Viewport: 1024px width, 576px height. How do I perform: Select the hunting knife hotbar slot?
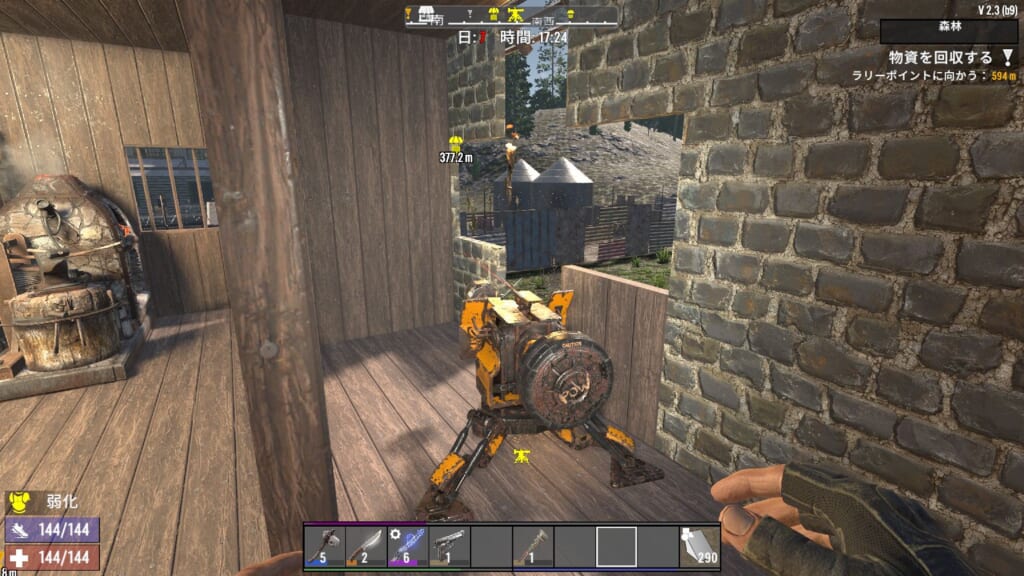pos(367,547)
